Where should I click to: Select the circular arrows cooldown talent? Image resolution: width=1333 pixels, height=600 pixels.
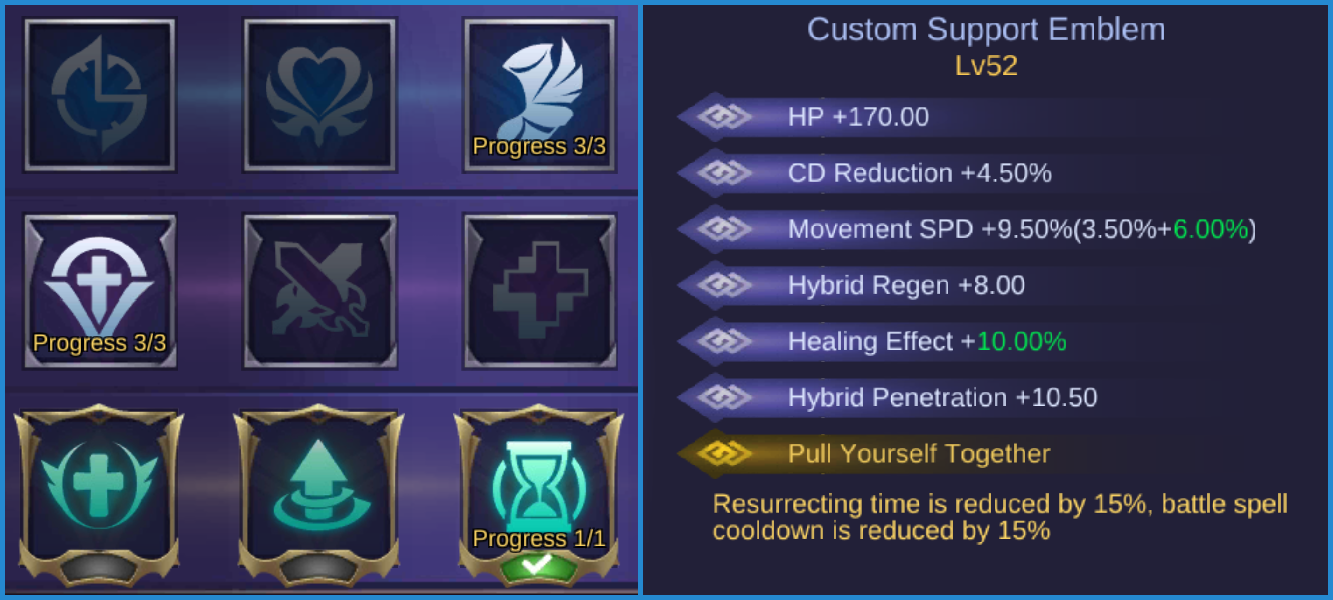tap(99, 95)
